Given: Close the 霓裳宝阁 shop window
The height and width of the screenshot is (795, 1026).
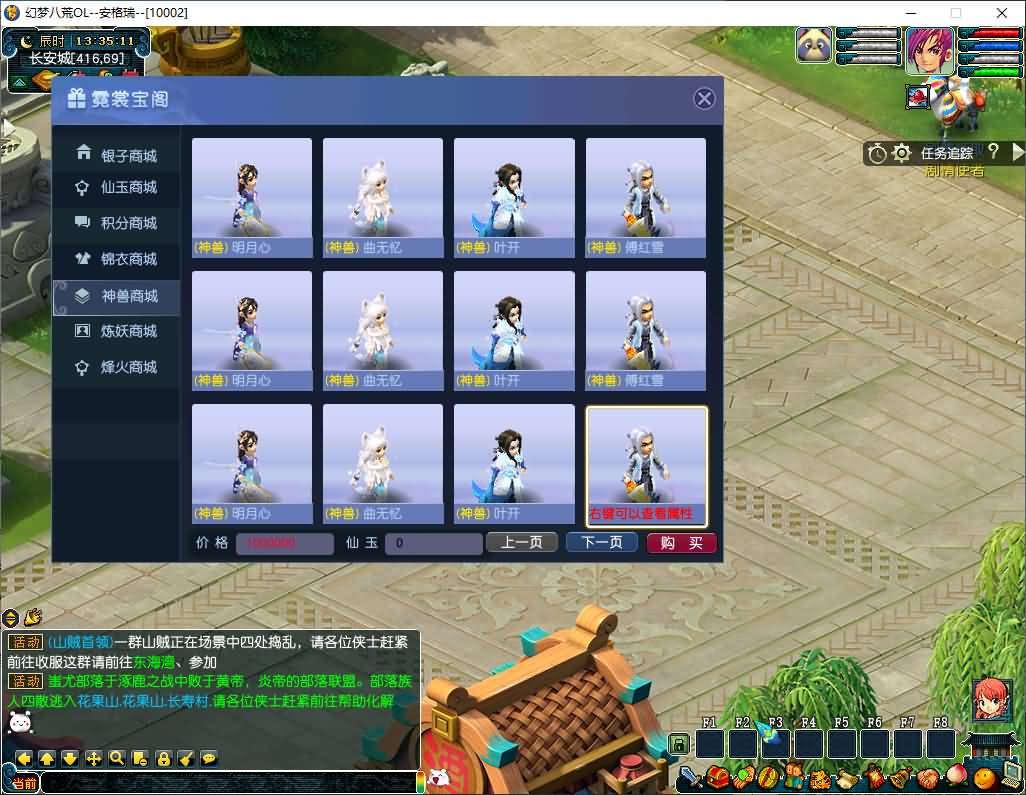Looking at the screenshot, I should coord(705,98).
